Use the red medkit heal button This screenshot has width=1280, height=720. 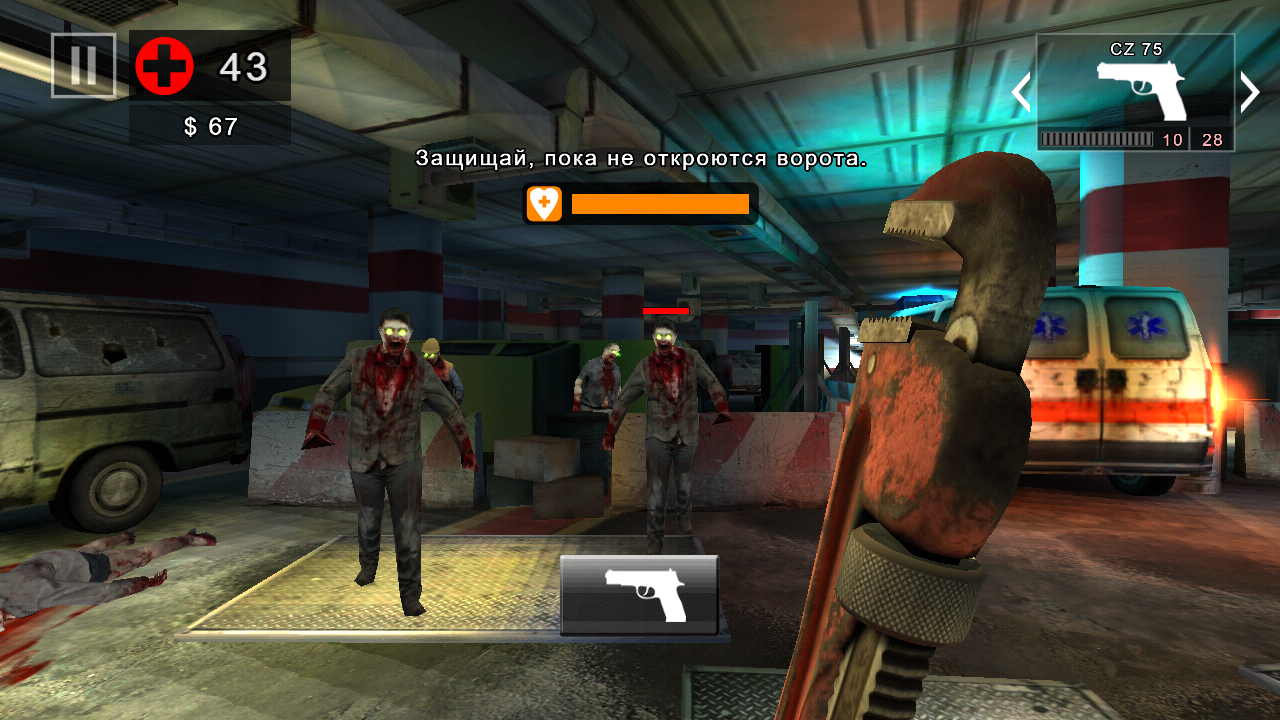164,67
